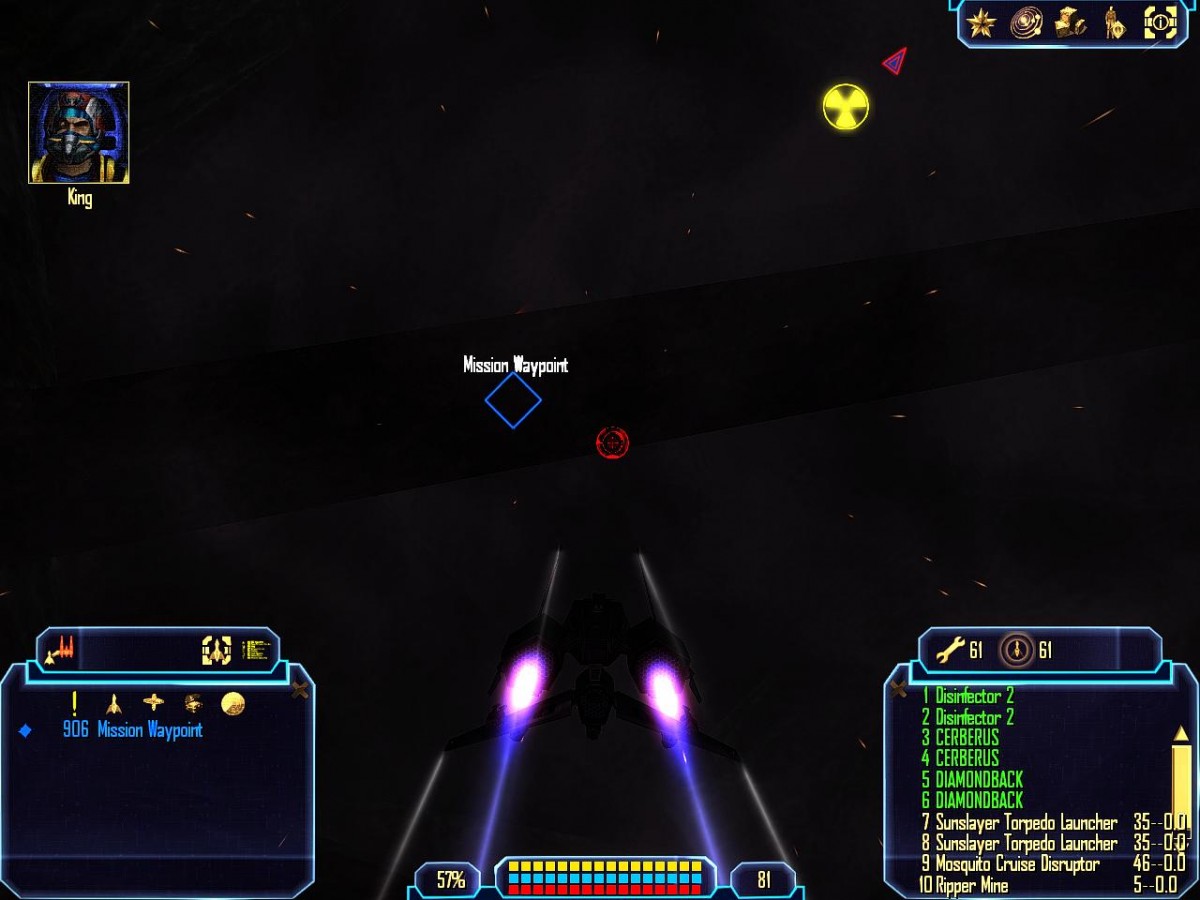Select the Mission Waypoint entry in the contact list
This screenshot has width=1200, height=900.
[149, 730]
